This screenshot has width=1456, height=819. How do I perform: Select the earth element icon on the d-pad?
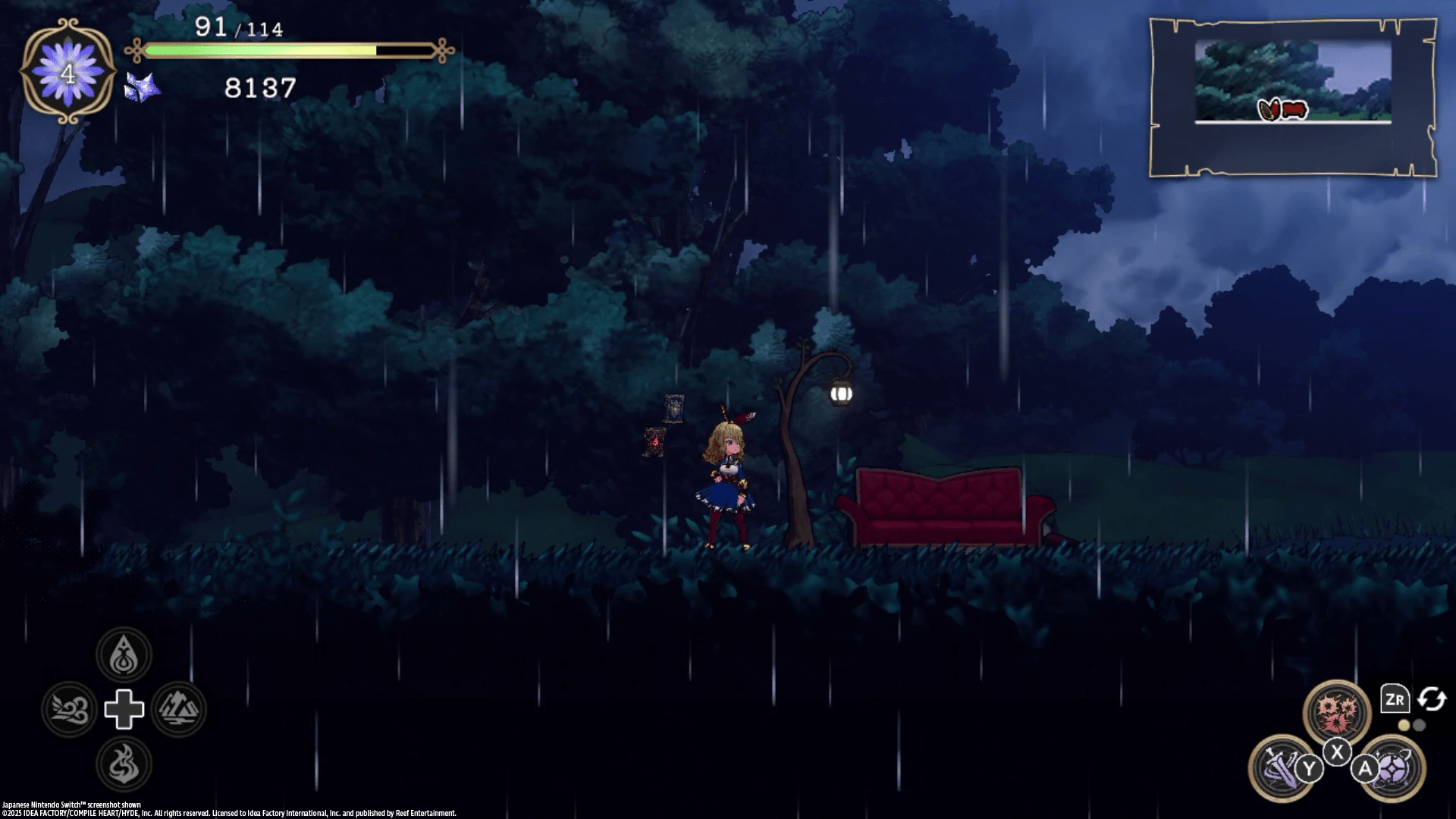(x=178, y=709)
